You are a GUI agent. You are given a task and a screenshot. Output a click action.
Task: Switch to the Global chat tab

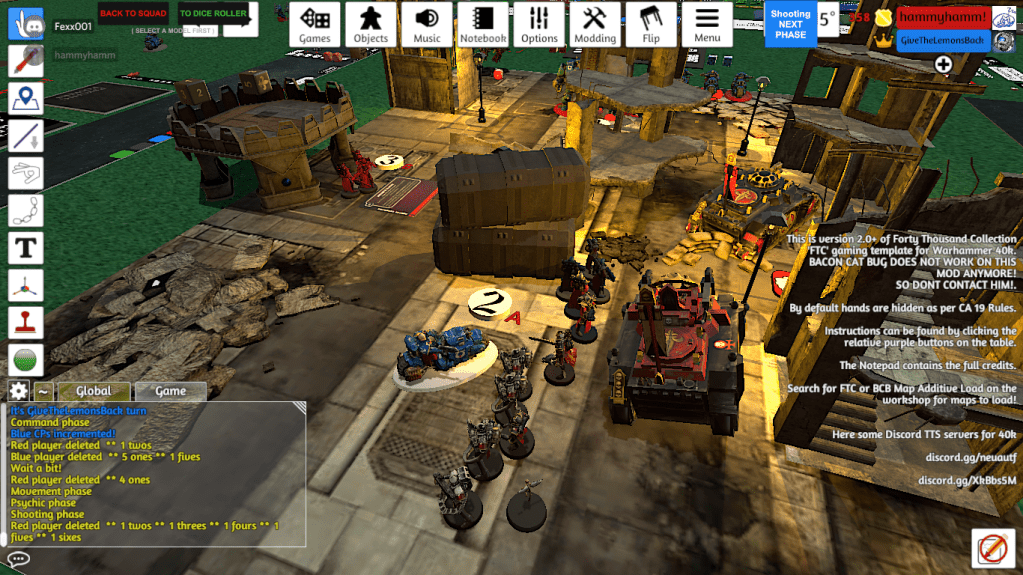(x=93, y=391)
